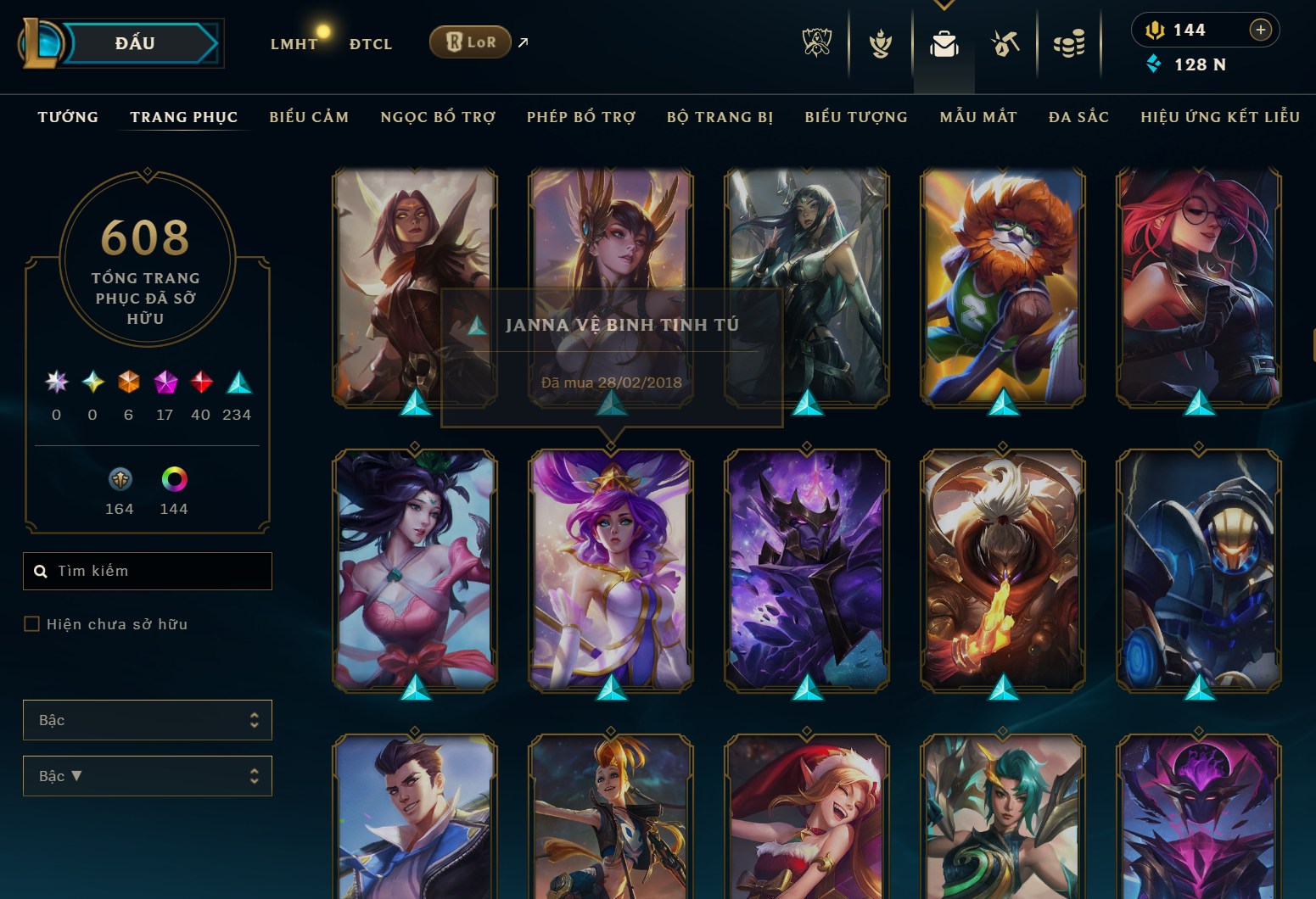Open the 'Bậc ▼' sort dropdown
The width and height of the screenshot is (1316, 899).
[x=147, y=775]
